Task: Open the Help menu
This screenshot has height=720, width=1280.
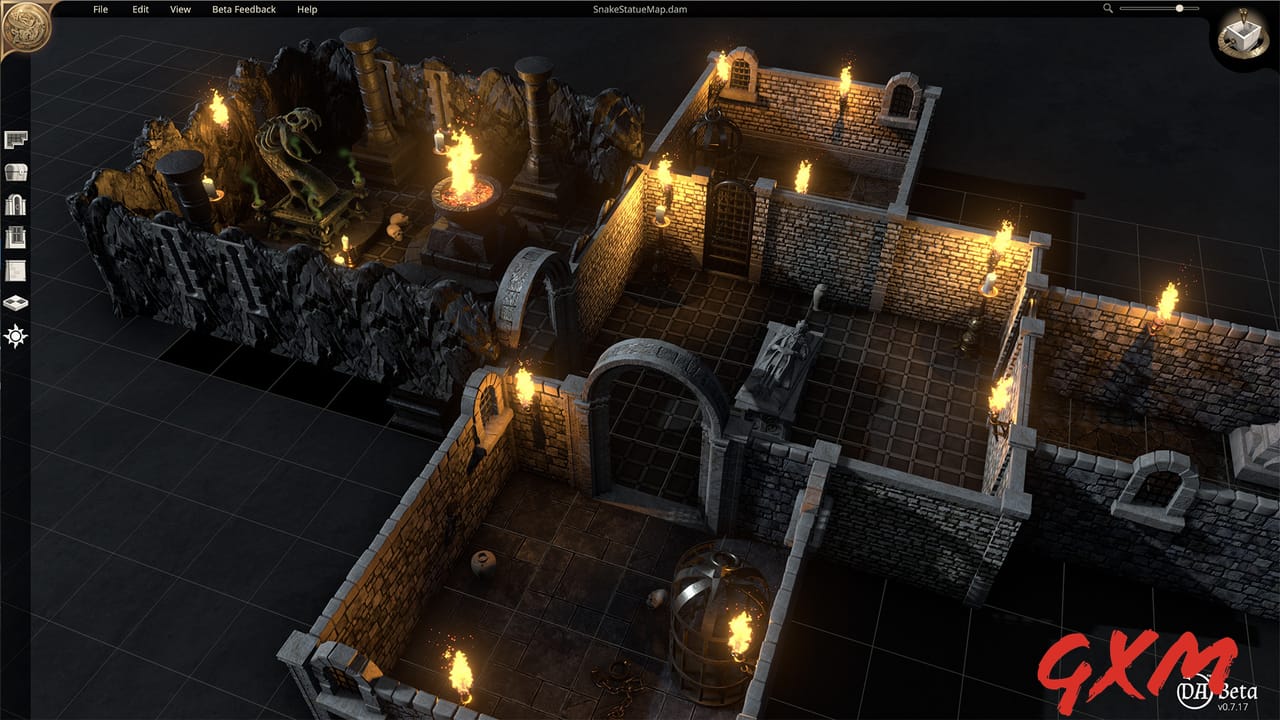Action: (x=305, y=9)
